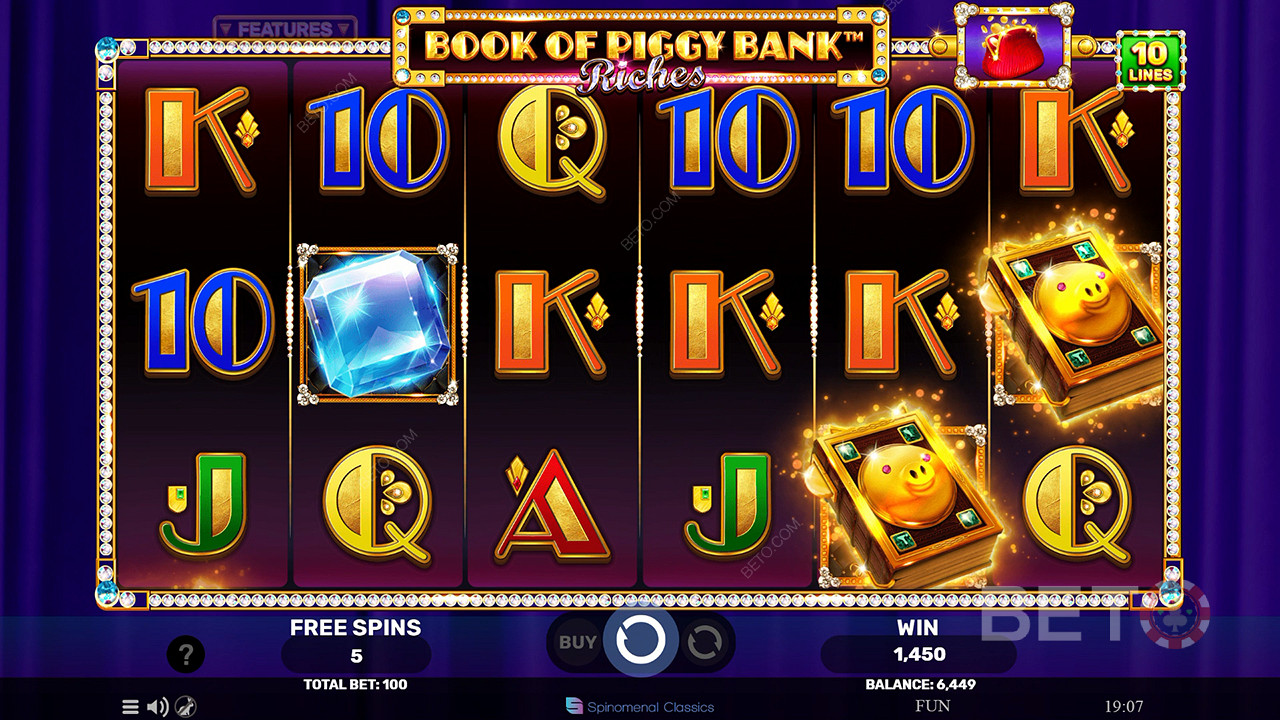Viewport: 1280px width, 720px height.
Task: Toggle the sound speaker icon
Action: [x=158, y=707]
